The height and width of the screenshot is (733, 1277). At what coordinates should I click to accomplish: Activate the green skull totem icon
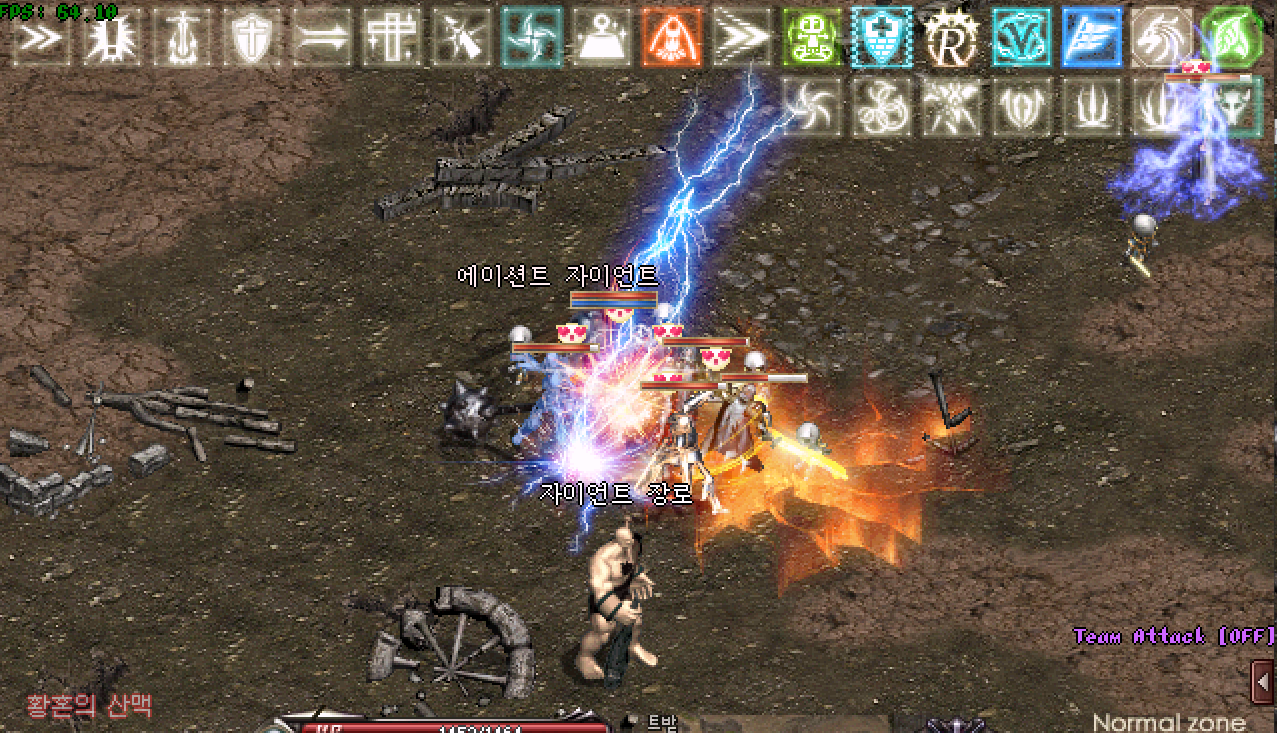[x=812, y=37]
